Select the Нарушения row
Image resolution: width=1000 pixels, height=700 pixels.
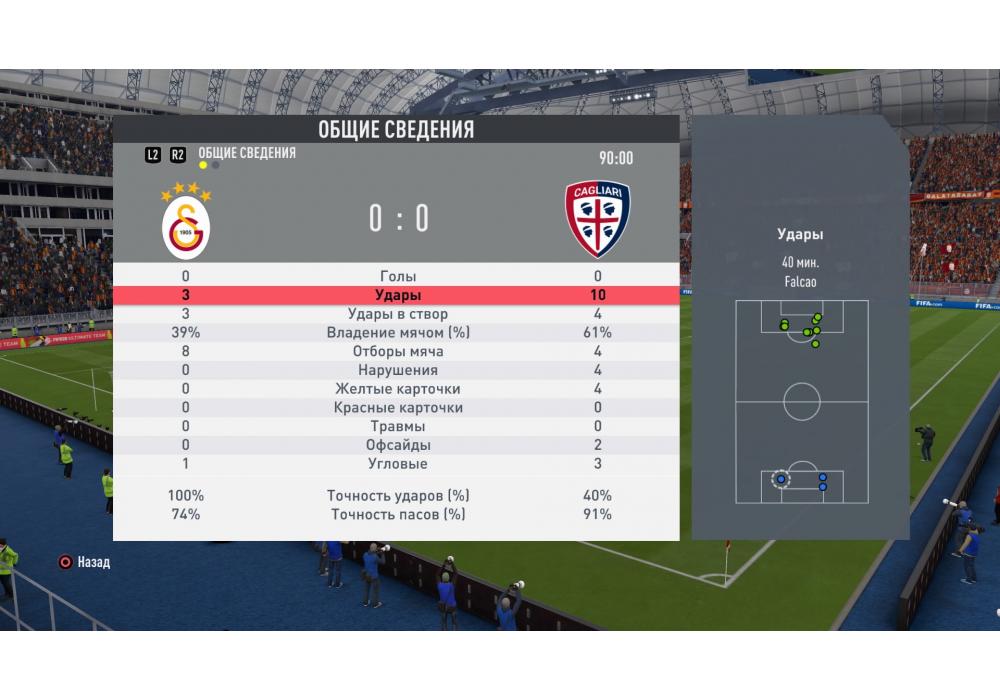(x=398, y=371)
